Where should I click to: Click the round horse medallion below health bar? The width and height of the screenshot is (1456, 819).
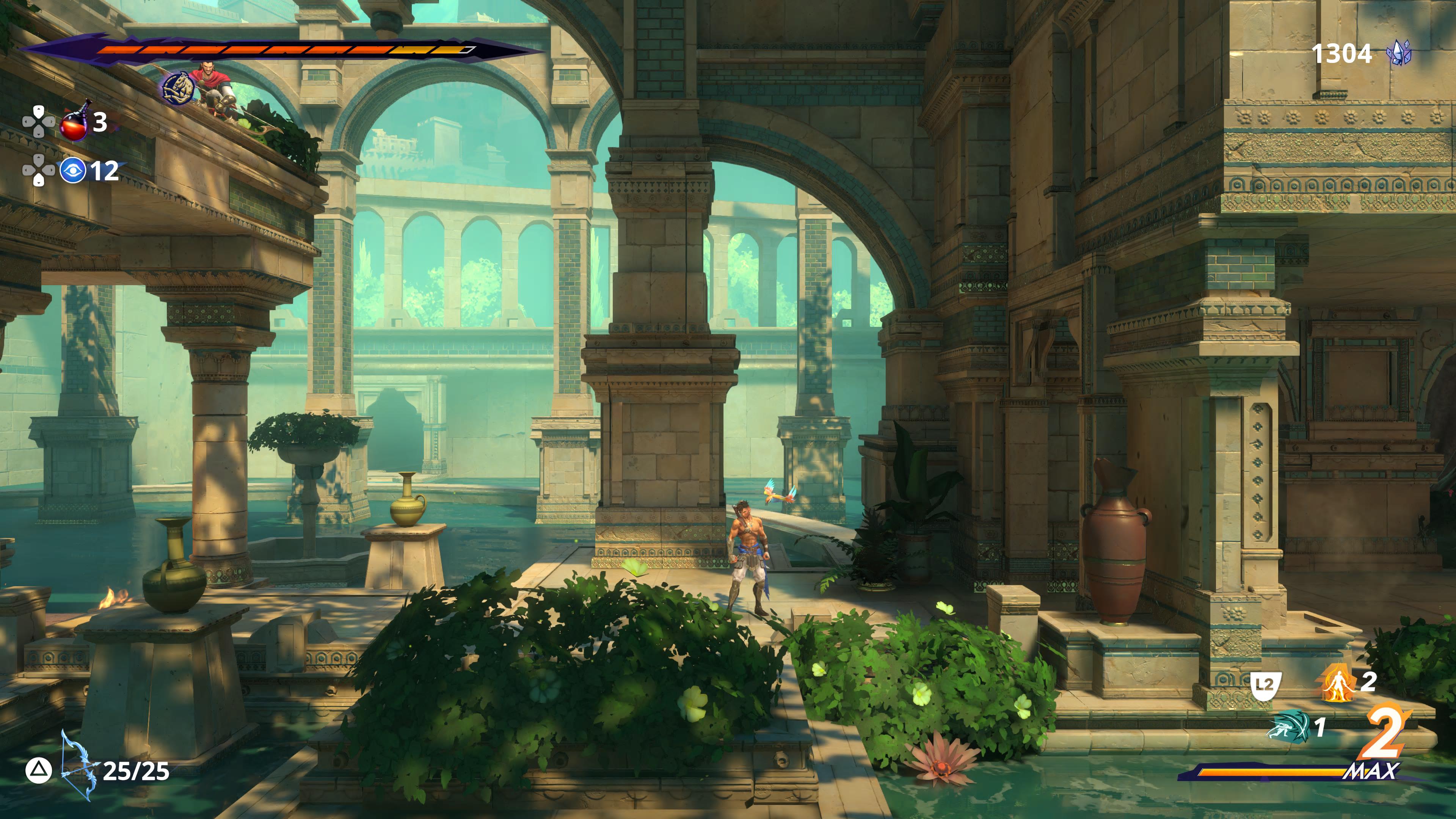(179, 89)
